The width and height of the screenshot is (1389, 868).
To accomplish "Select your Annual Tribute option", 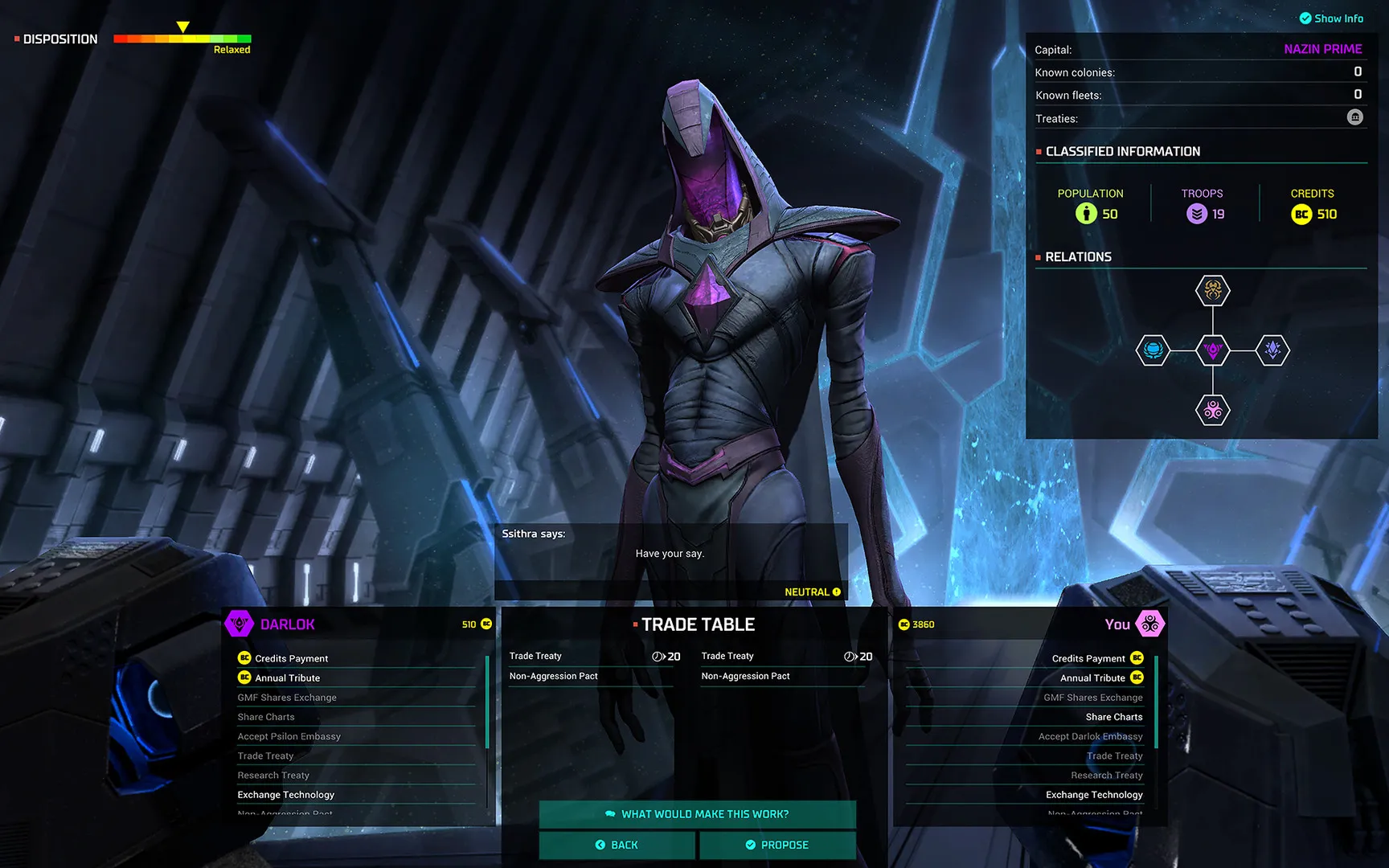I will point(1092,678).
